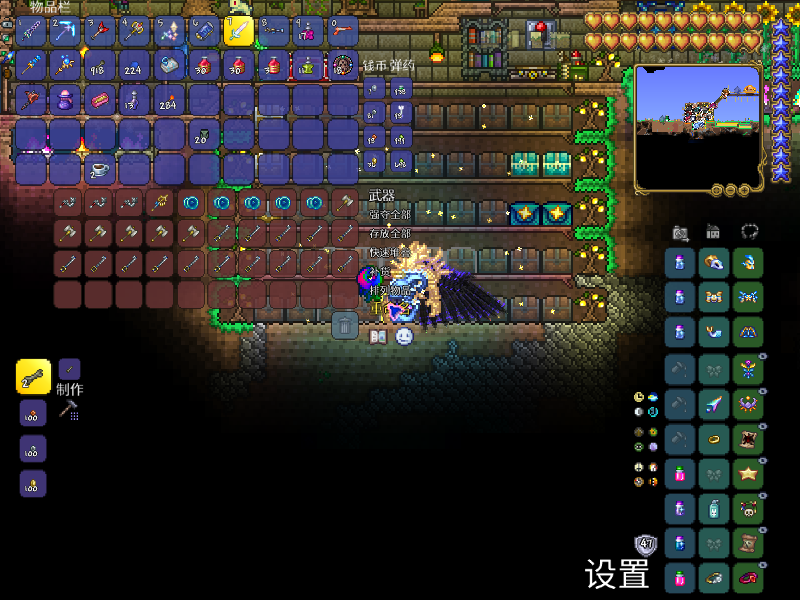Click the coffee cup inventory slot
The height and width of the screenshot is (600, 800).
click(x=99, y=168)
